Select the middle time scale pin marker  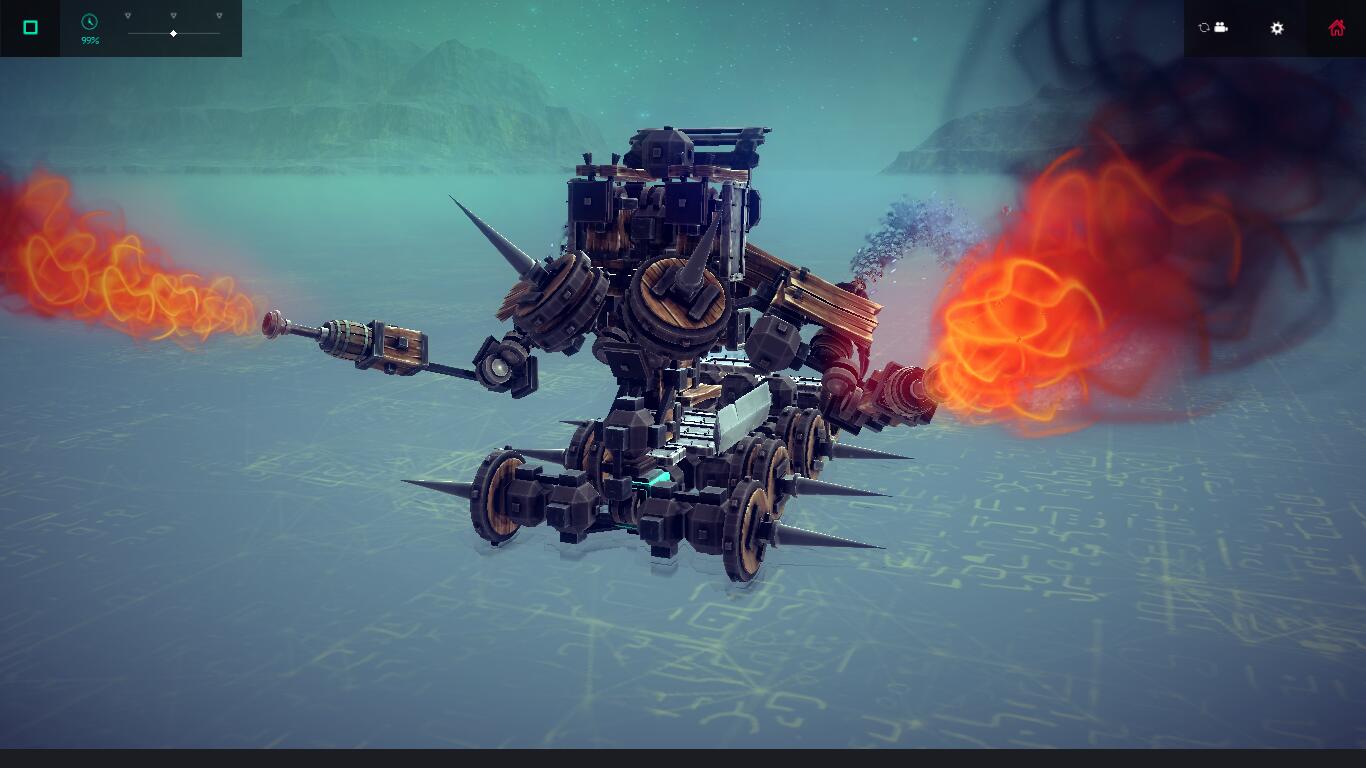[x=173, y=15]
